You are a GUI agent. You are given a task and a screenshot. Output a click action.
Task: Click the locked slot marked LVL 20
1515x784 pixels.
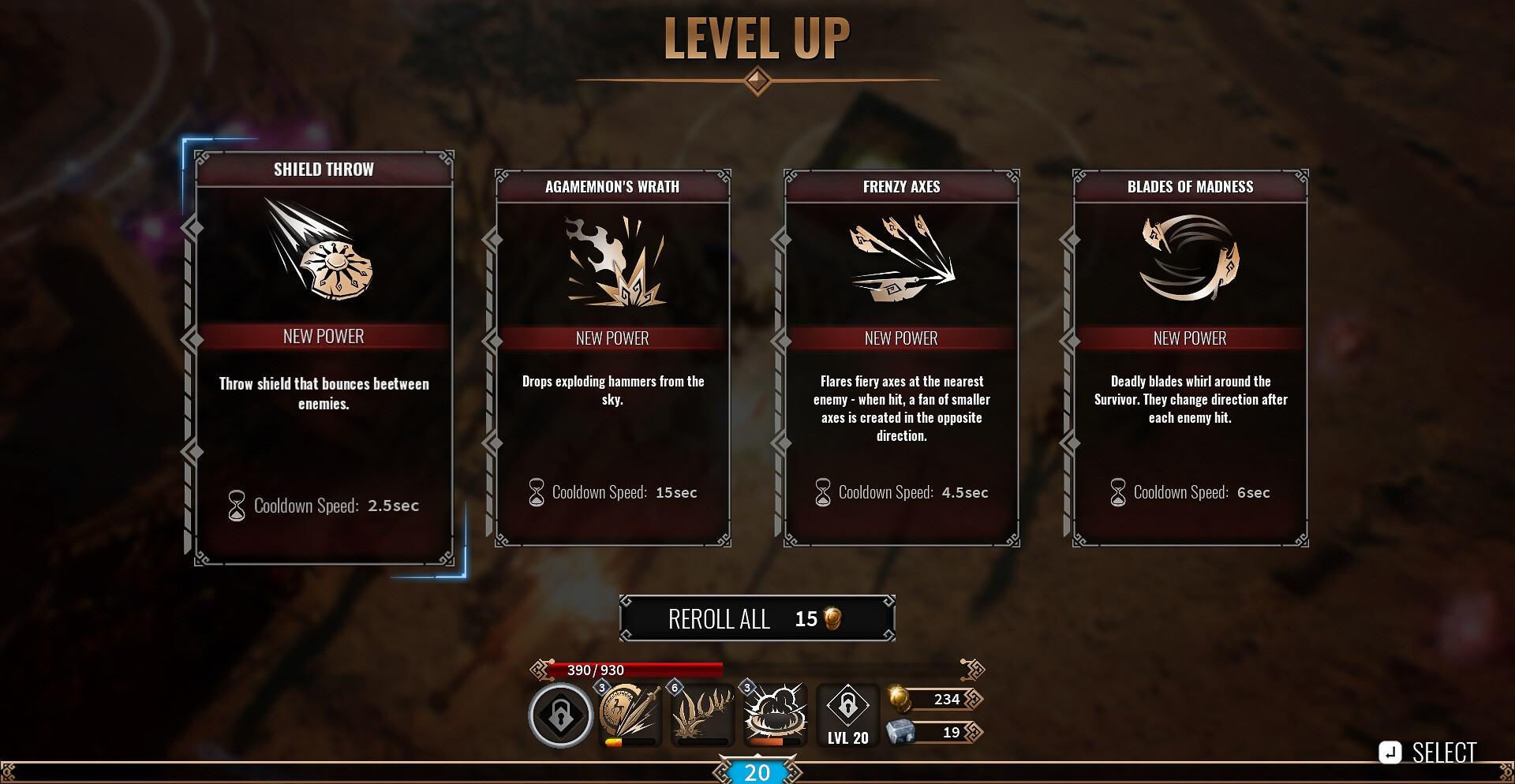tap(848, 715)
